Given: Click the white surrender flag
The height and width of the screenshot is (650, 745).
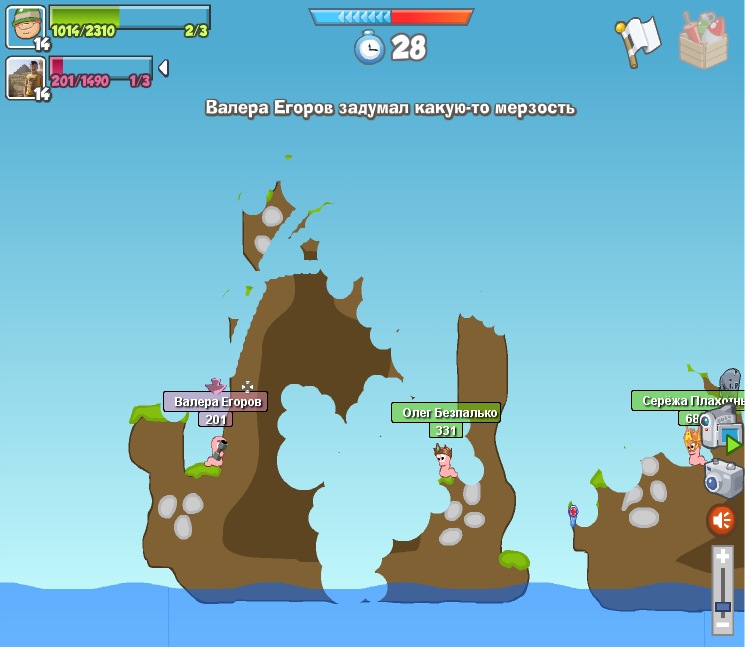Looking at the screenshot, I should (638, 41).
